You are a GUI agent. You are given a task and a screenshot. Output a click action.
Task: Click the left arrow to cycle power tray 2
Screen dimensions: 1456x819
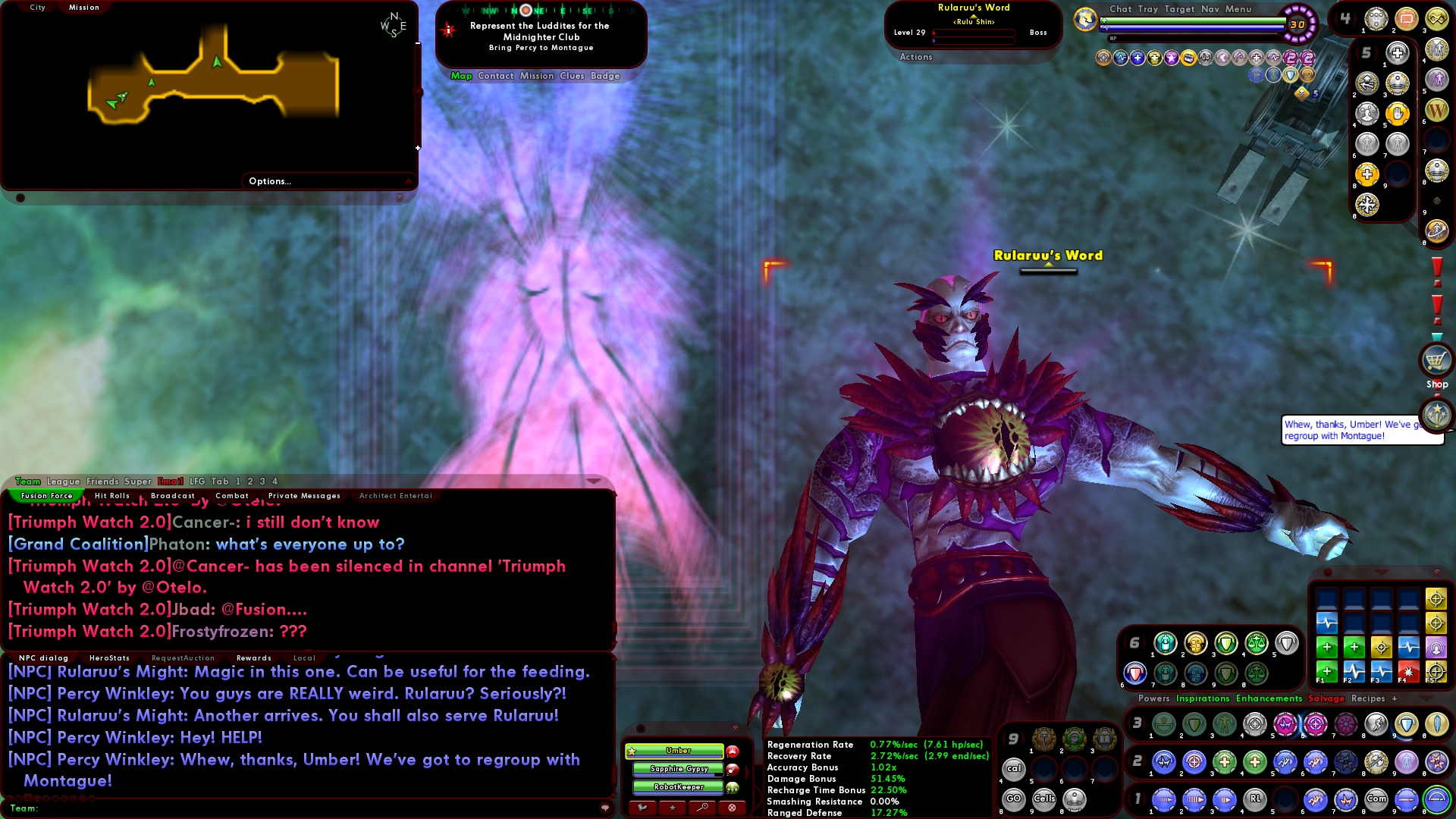(1127, 761)
